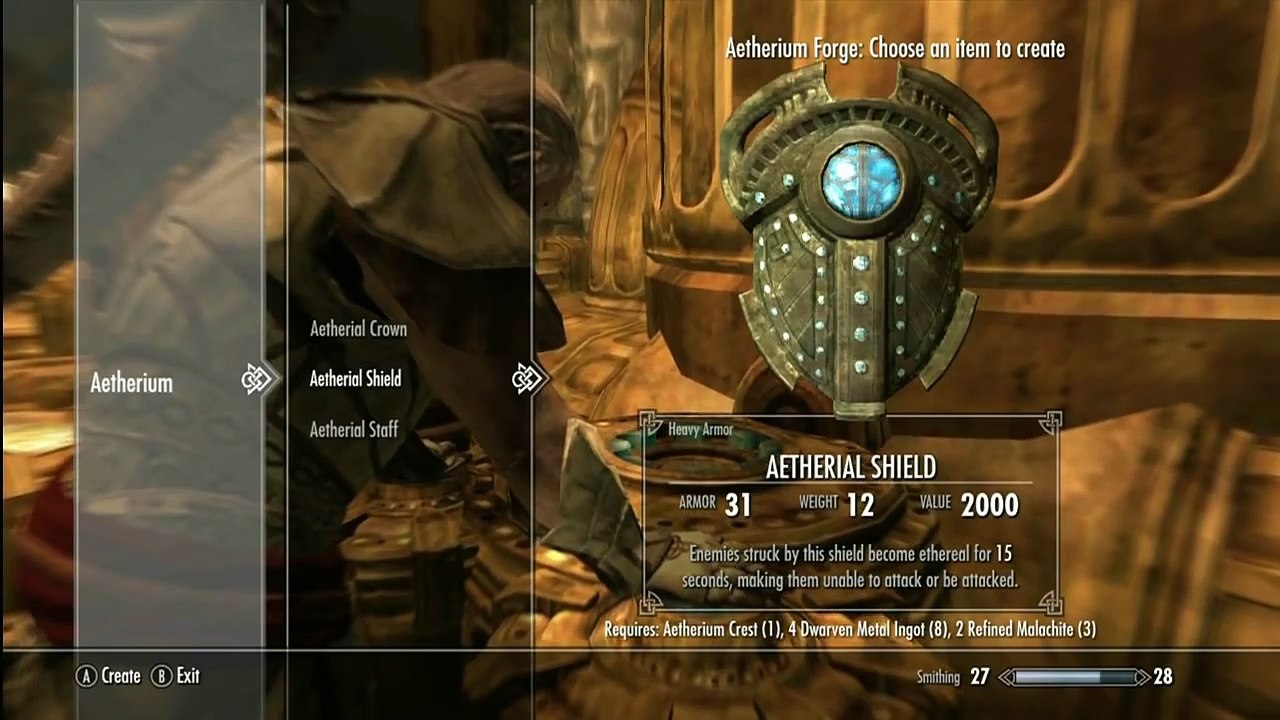Select the Aetherium crafting category
This screenshot has height=720, width=1280.
[131, 383]
